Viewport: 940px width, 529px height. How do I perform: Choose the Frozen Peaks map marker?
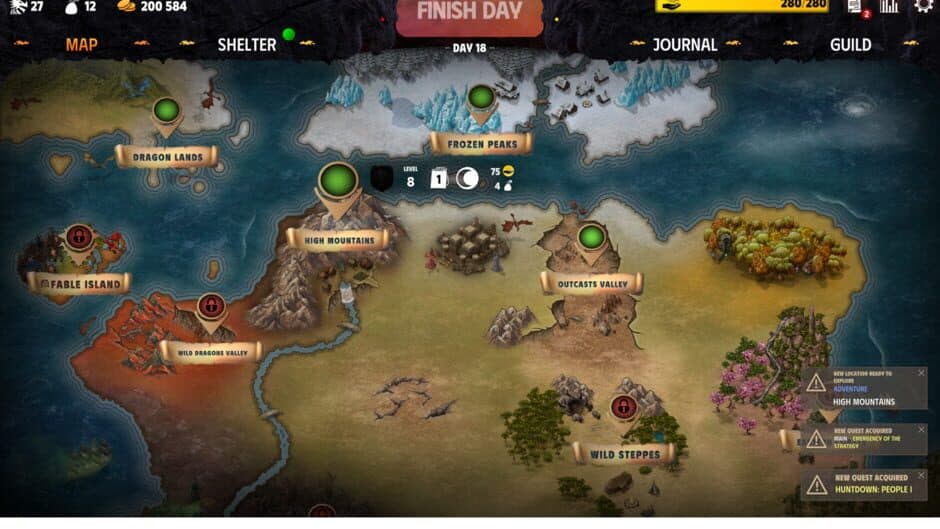point(481,98)
